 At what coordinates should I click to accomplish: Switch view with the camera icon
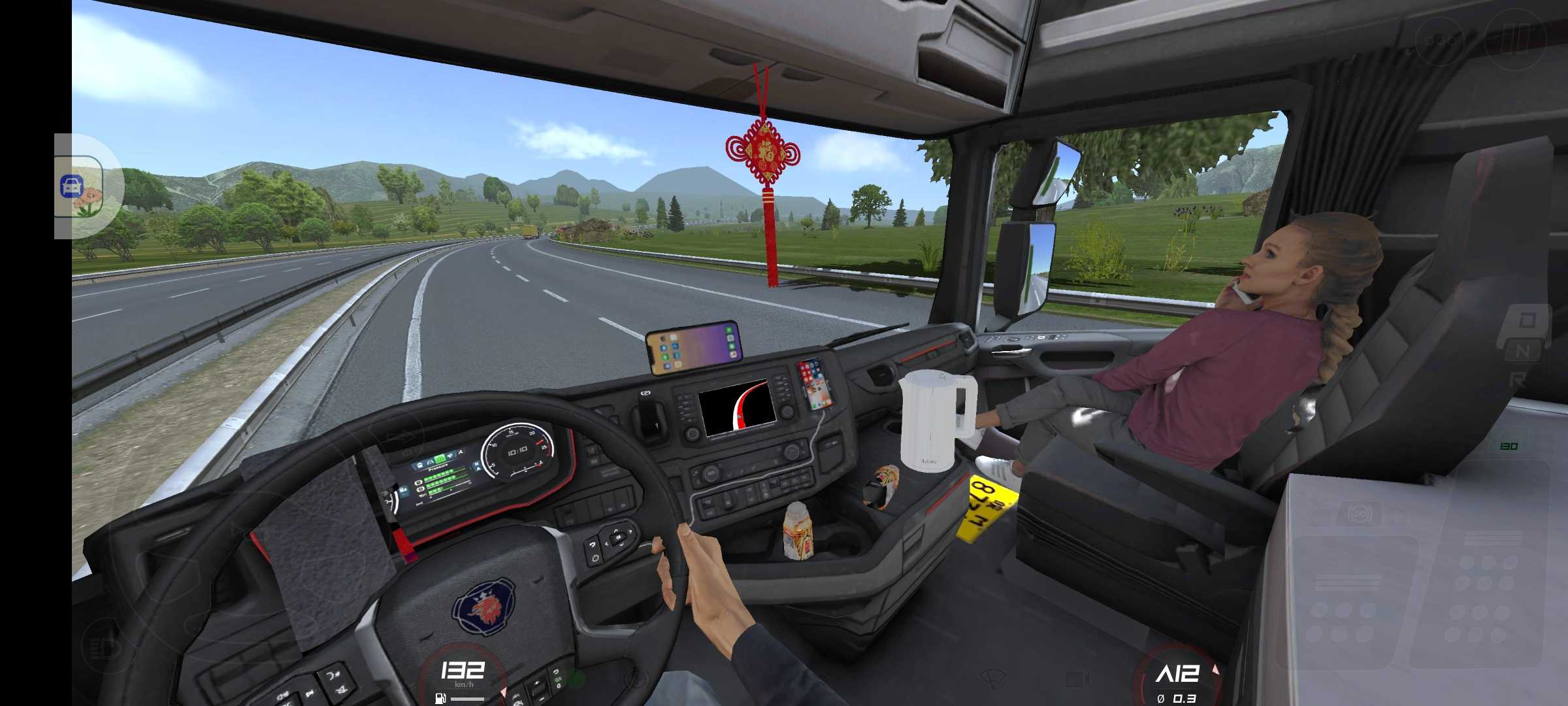coord(1077,679)
